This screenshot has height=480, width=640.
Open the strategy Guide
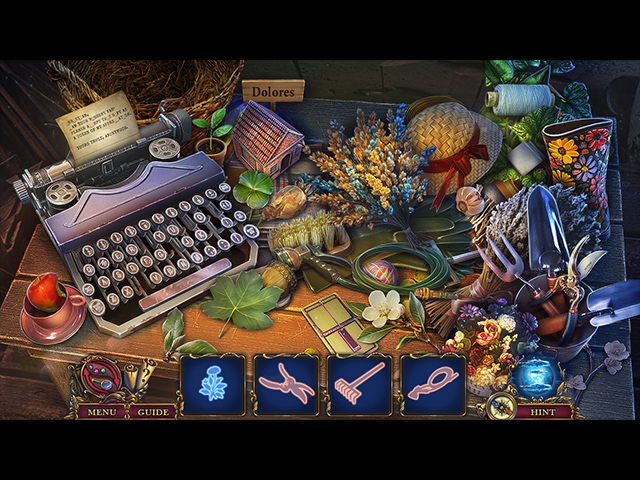153,411
